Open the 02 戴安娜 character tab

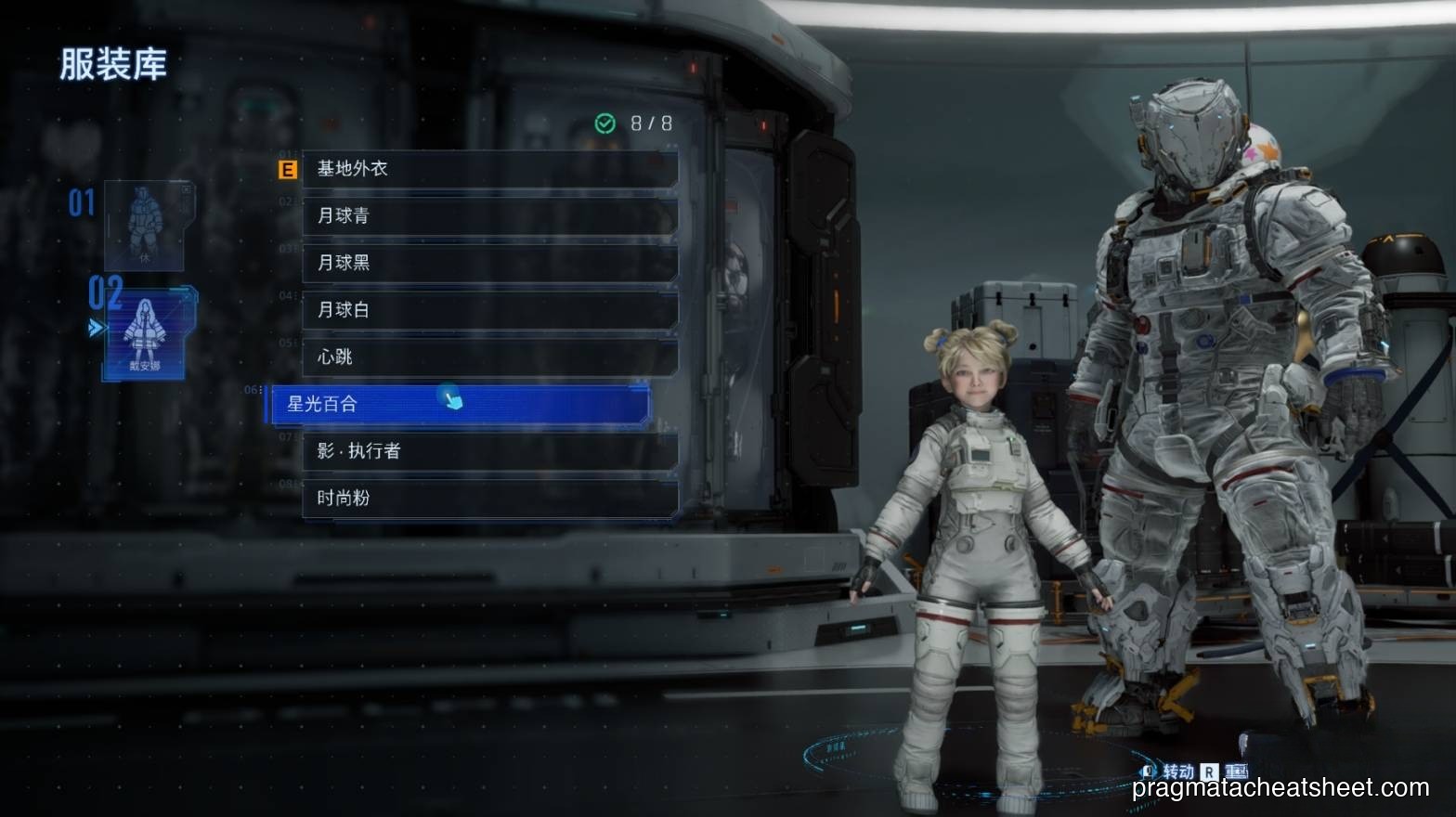[x=145, y=333]
